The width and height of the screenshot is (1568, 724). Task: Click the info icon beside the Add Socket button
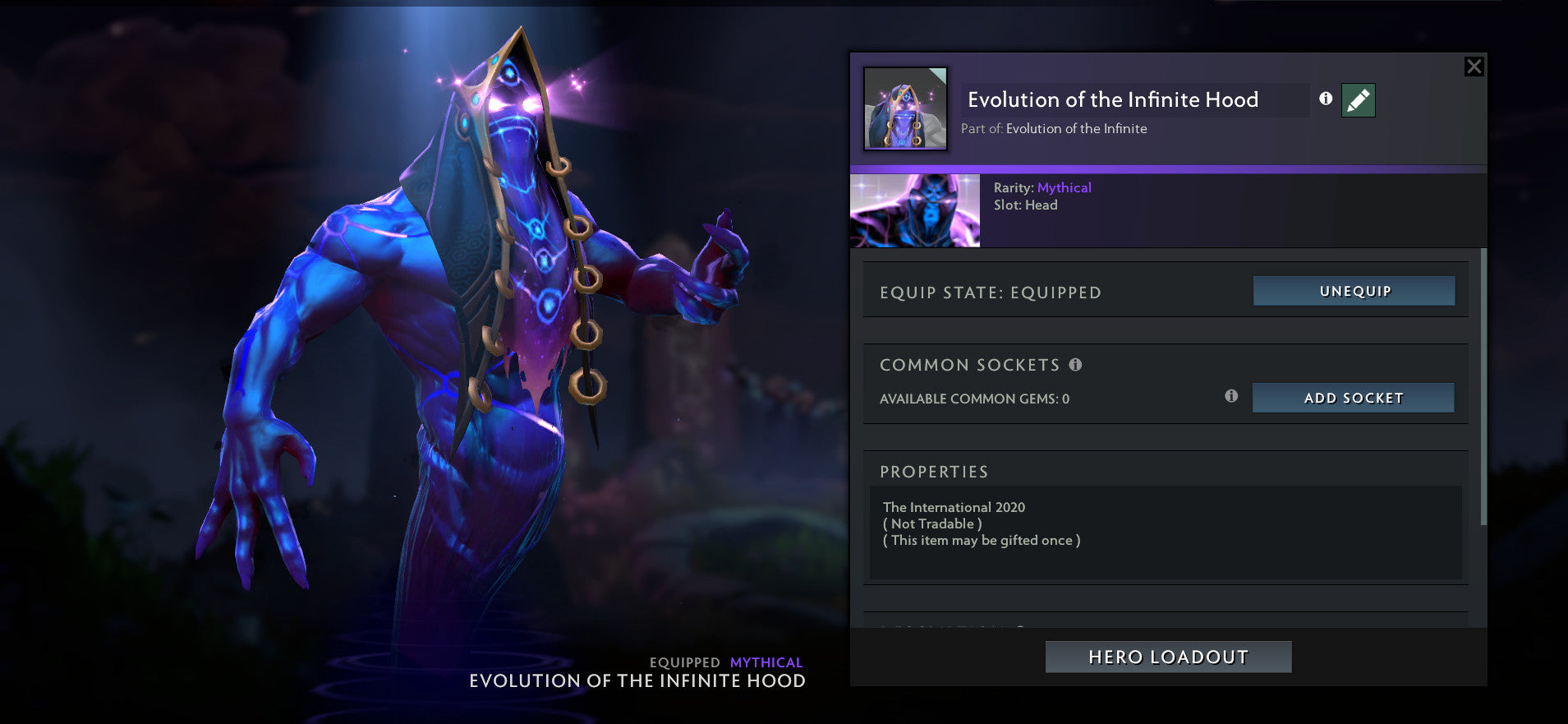coord(1230,396)
